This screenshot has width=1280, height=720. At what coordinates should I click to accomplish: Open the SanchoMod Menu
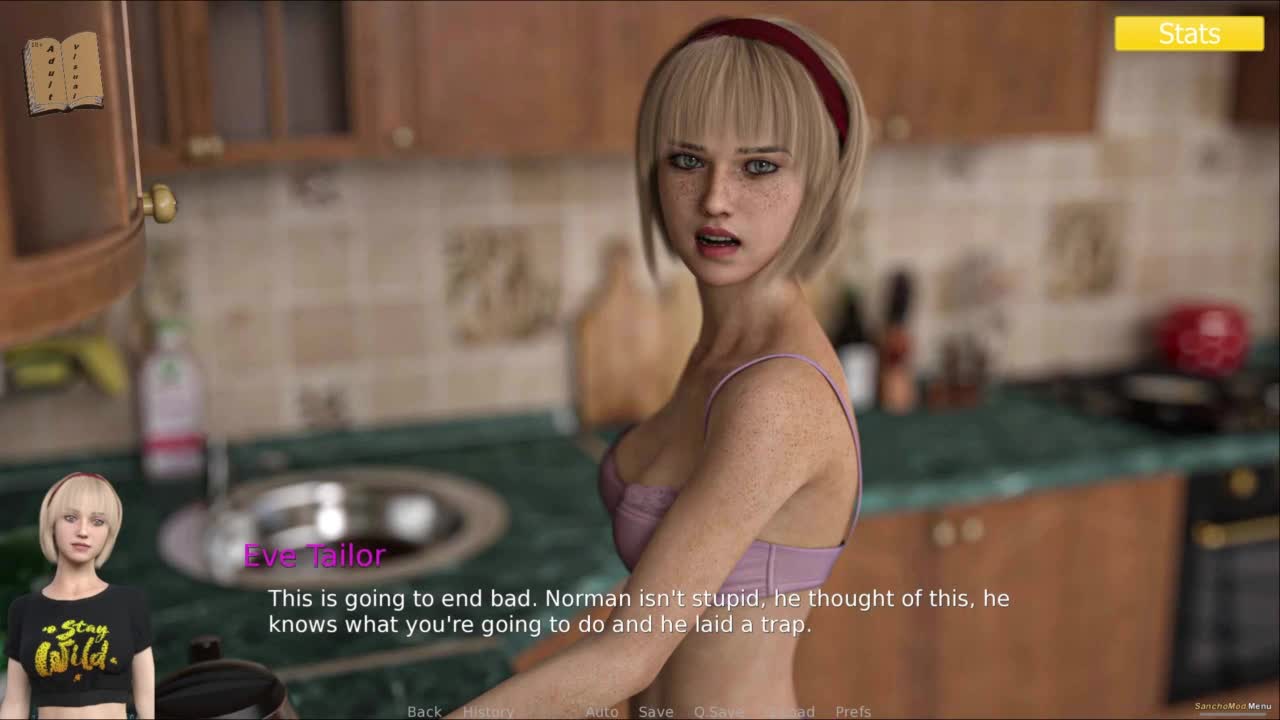[1233, 706]
